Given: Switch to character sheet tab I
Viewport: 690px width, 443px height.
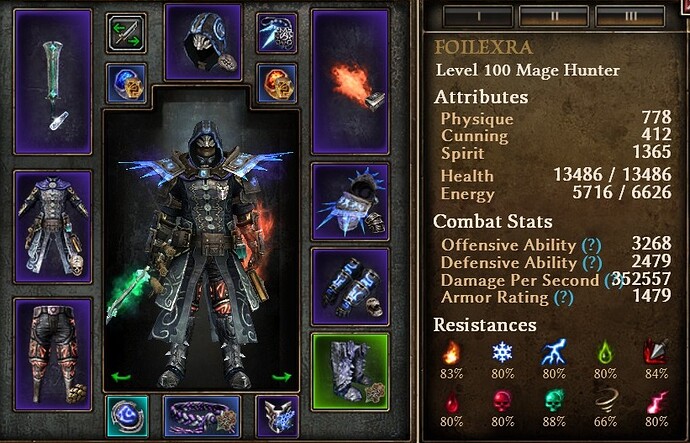Looking at the screenshot, I should pyautogui.click(x=478, y=14).
